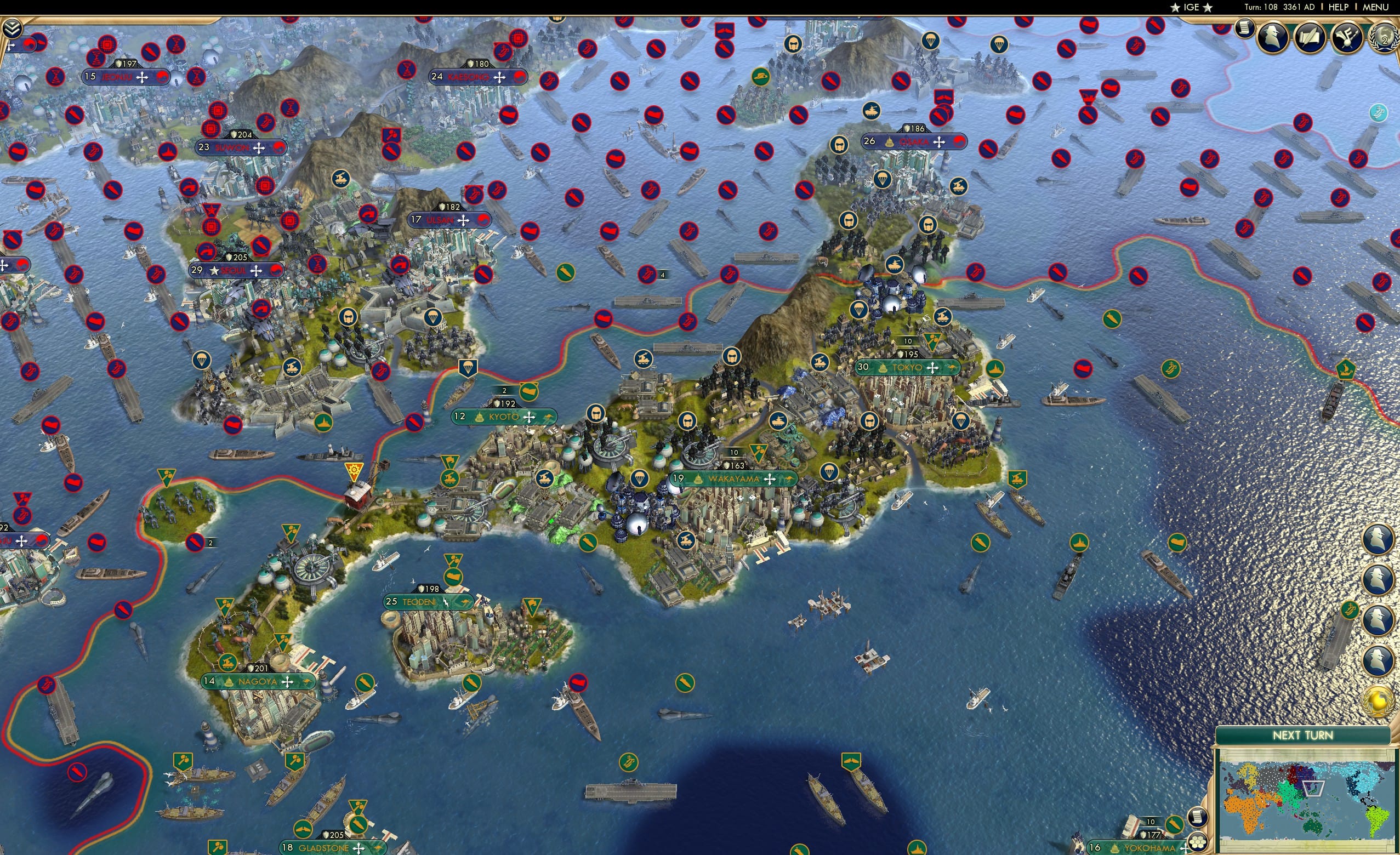
Task: Expand Kyoto's banner with its plus icon
Action: (528, 417)
